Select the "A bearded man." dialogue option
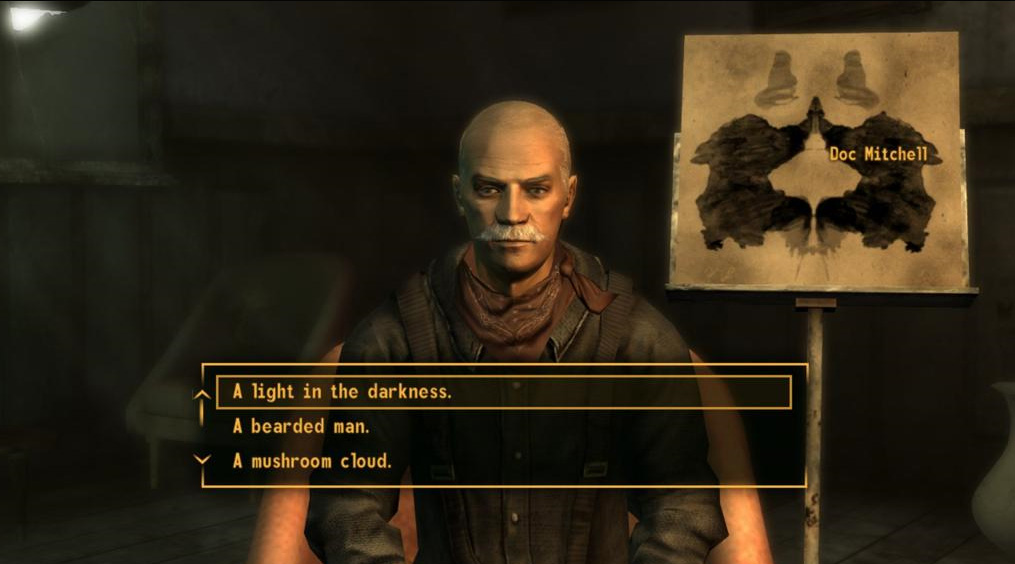Viewport: 1015px width, 564px height. click(292, 427)
